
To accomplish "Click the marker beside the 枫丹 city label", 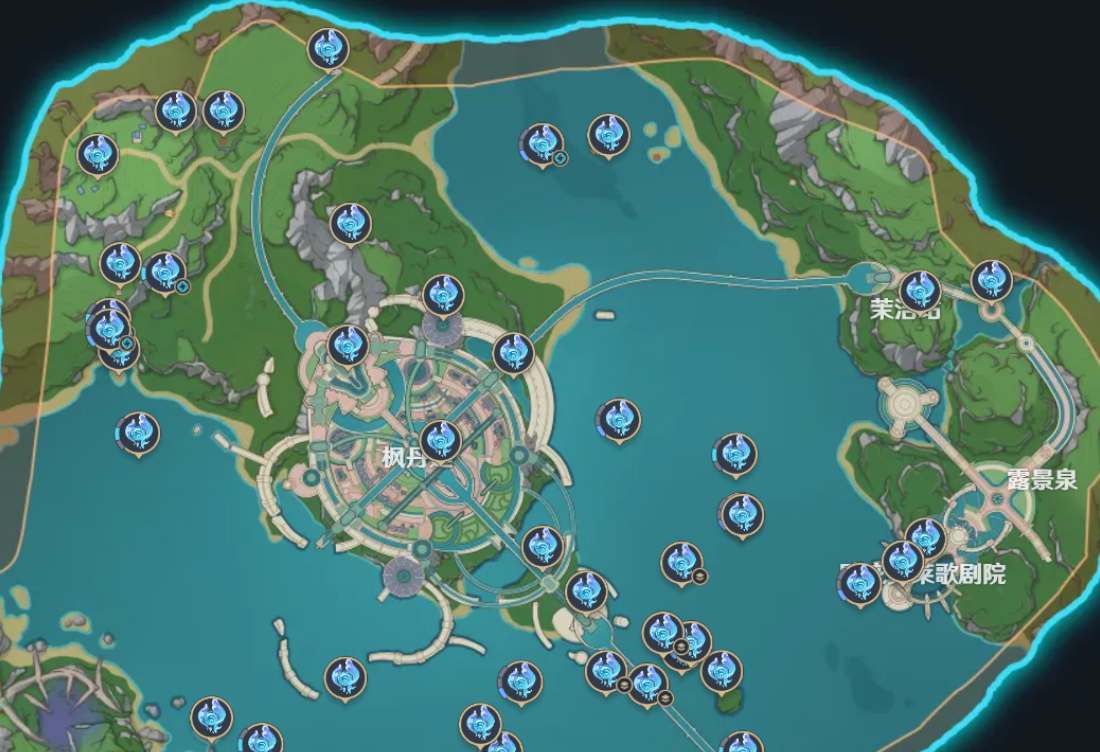I will tap(440, 440).
